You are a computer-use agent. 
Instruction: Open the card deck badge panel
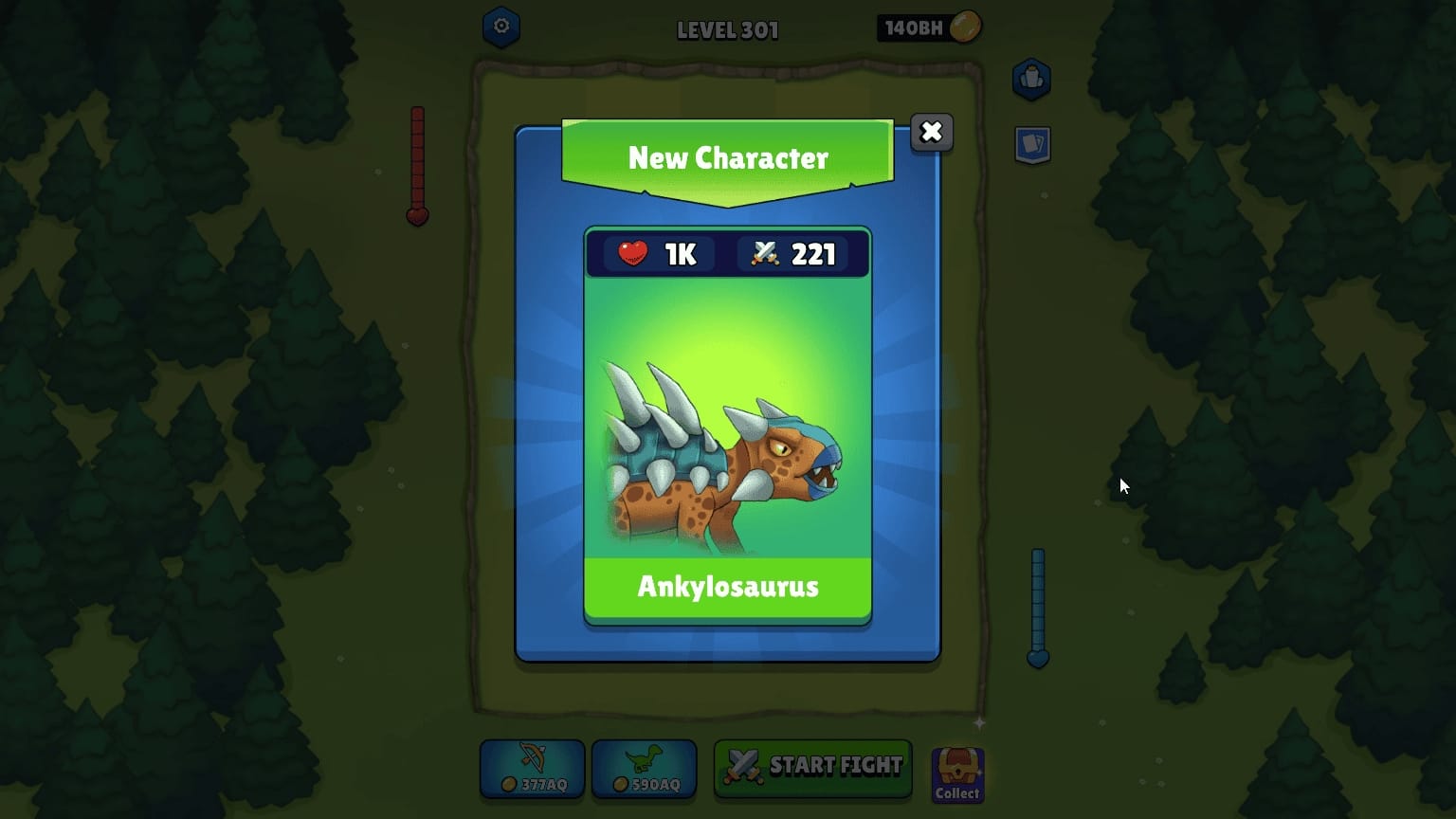coord(1031,144)
